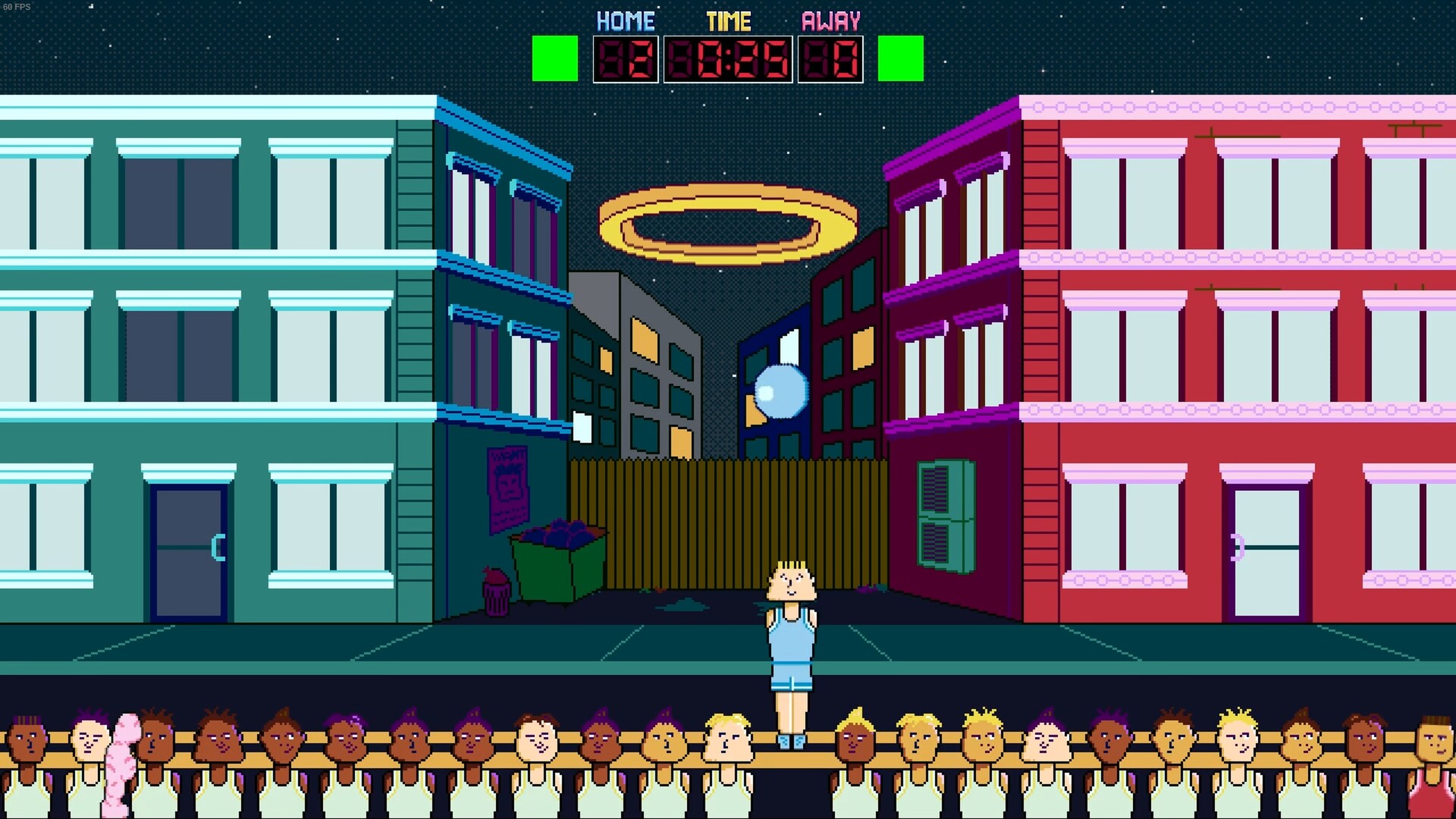
Task: Click the HOME team score digits
Action: click(627, 59)
